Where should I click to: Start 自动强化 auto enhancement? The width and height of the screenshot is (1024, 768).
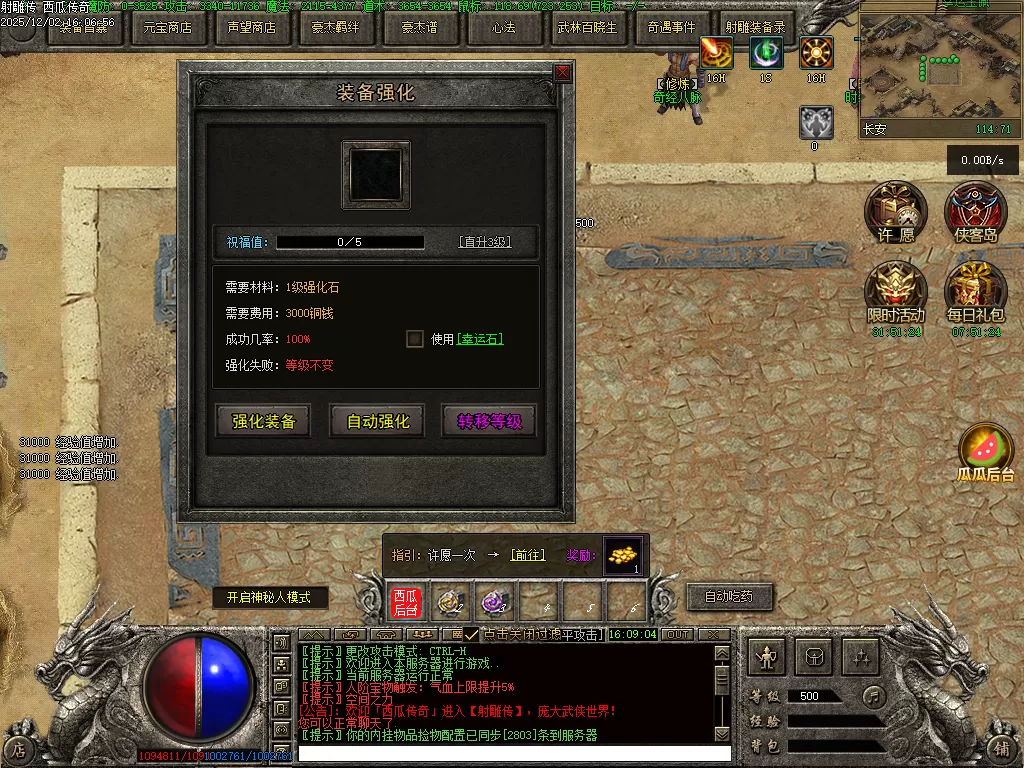tap(377, 421)
